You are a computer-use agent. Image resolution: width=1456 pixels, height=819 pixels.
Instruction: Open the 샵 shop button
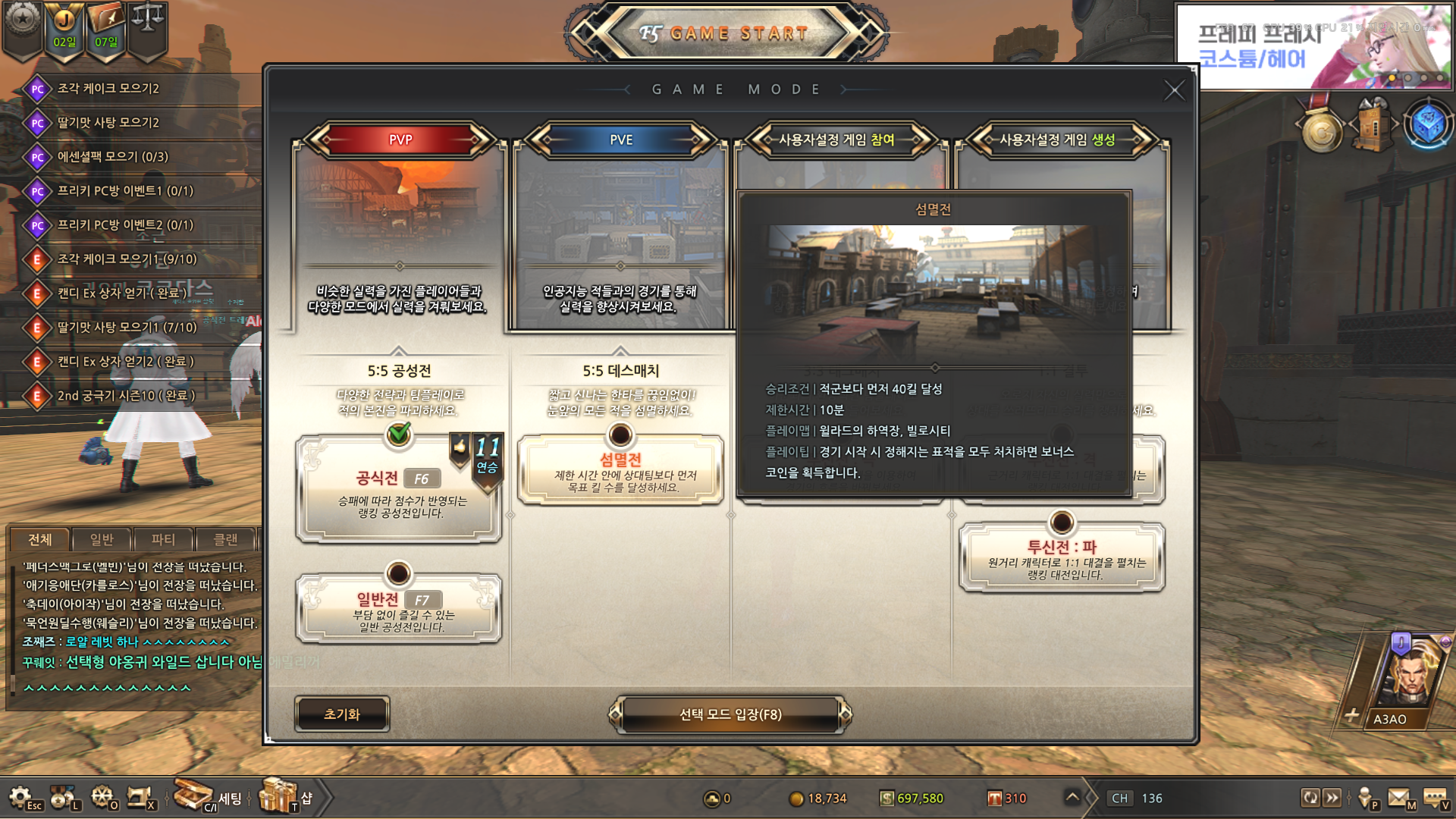(x=285, y=797)
